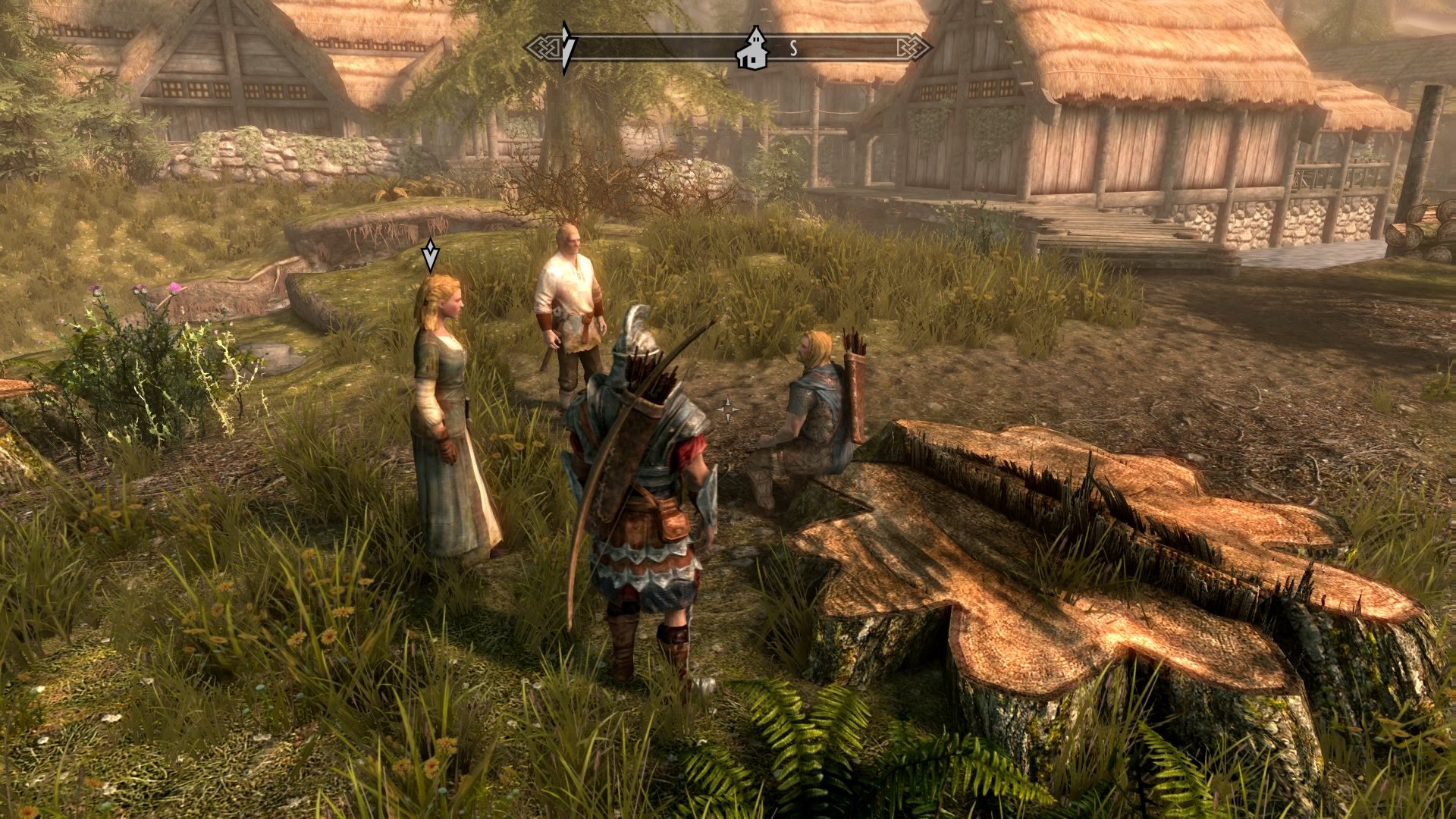
Task: Click the floating quest marker above the woman
Action: (430, 255)
